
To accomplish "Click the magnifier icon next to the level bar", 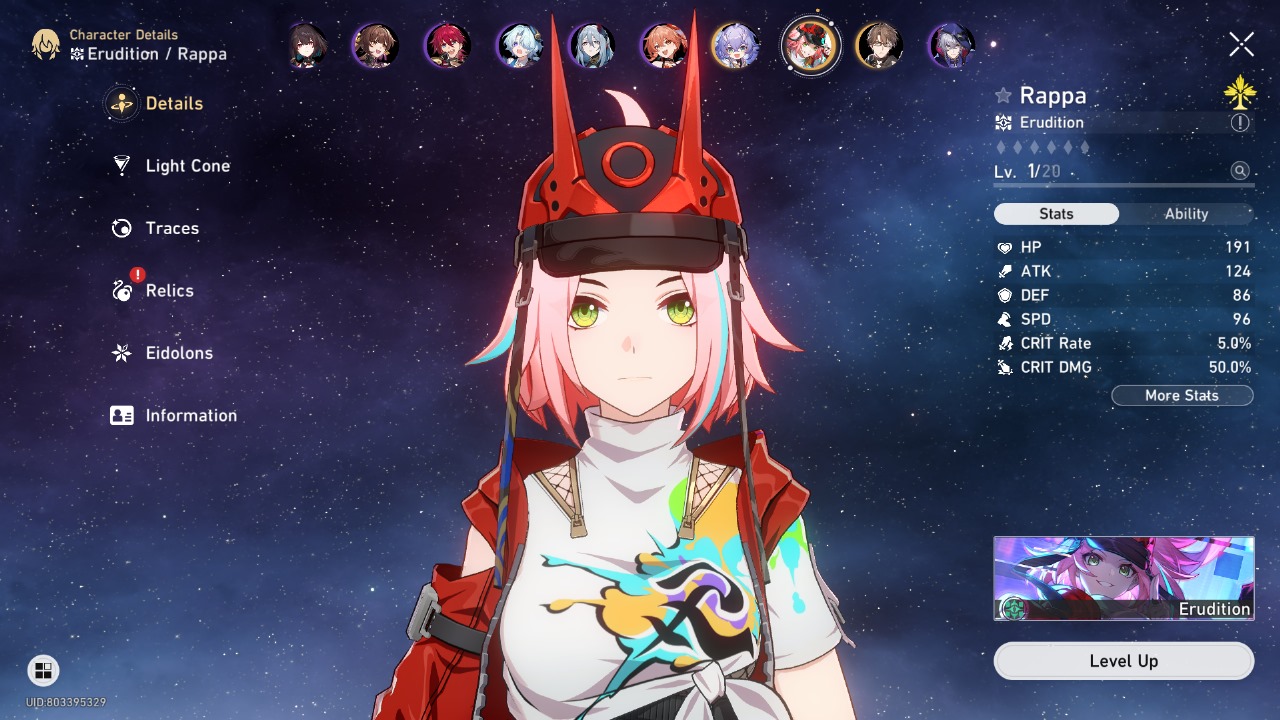I will 1240,171.
